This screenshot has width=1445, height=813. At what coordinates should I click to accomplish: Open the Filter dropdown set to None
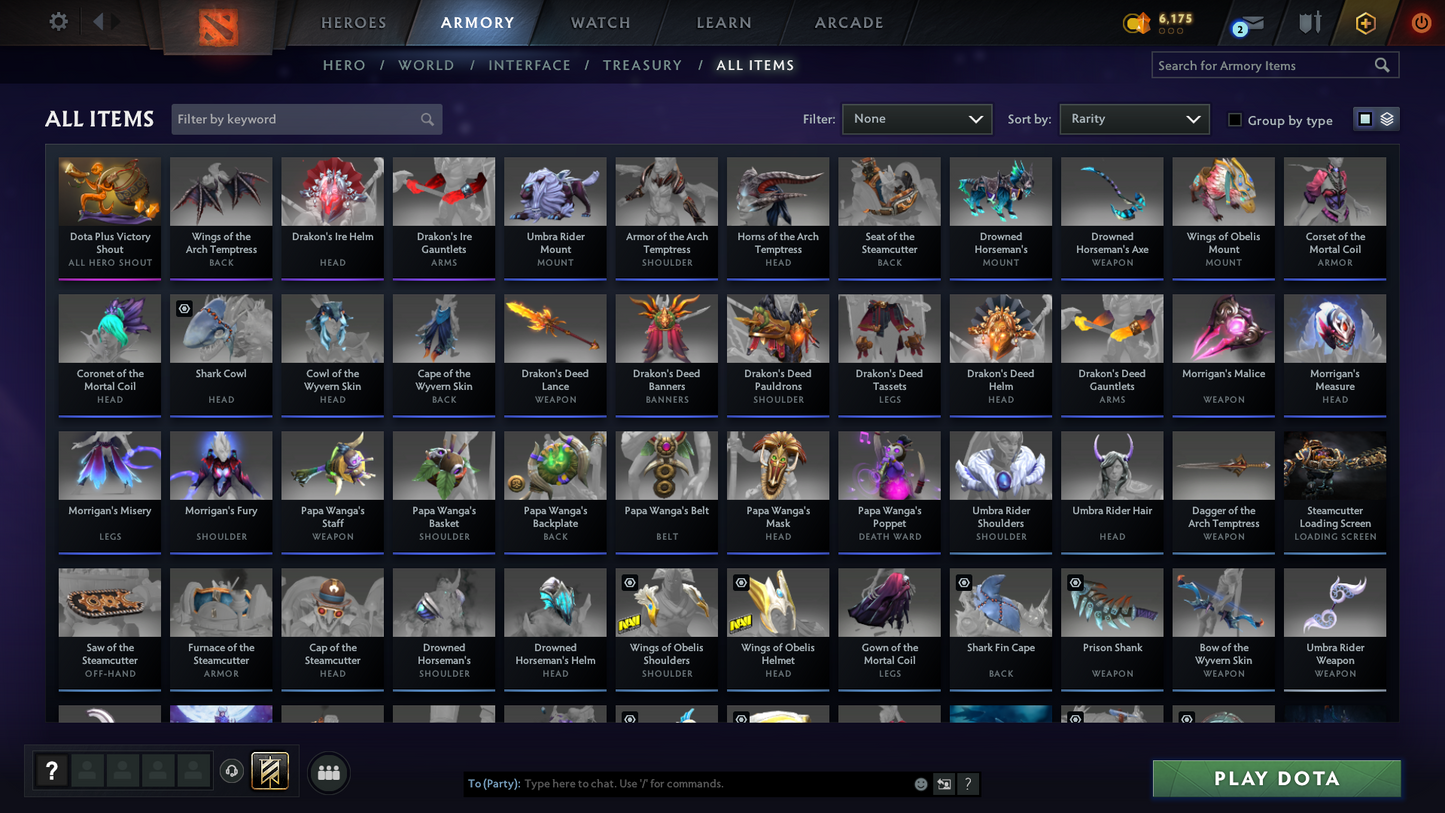pos(915,118)
